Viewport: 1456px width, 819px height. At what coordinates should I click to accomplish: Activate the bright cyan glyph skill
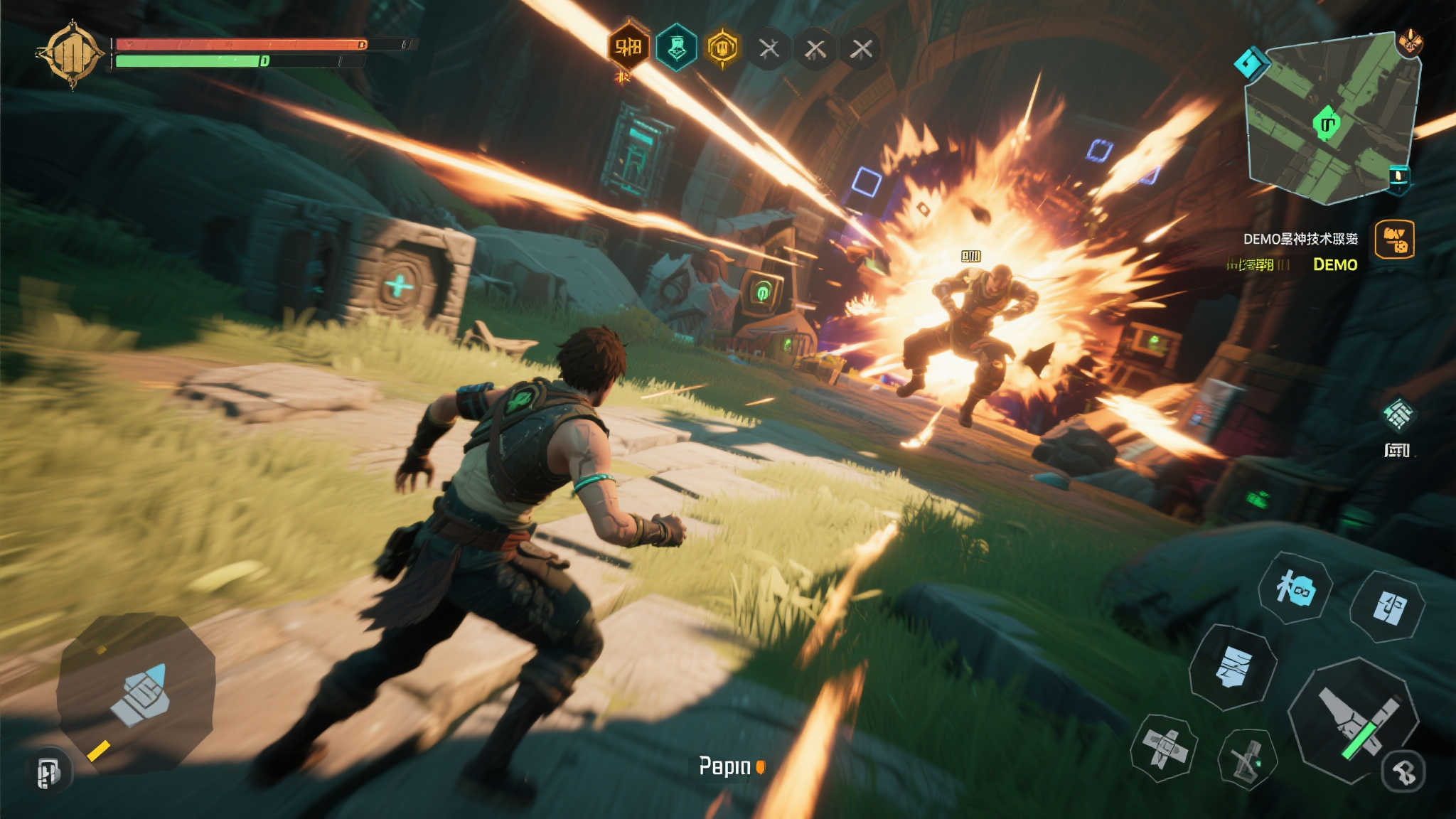[1295, 589]
